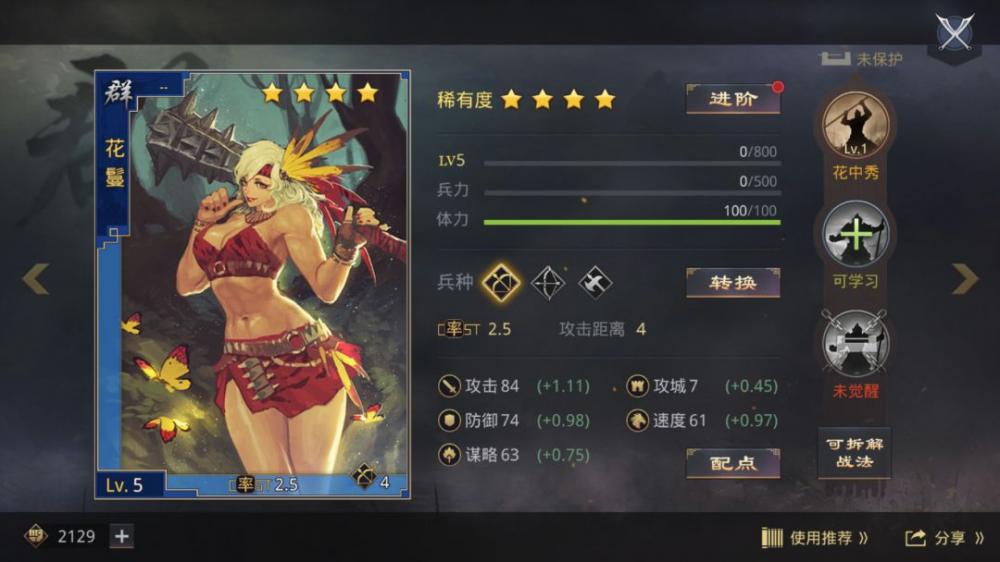
Task: Choose the 未觉醒 unawakened skill slot
Action: pos(855,343)
